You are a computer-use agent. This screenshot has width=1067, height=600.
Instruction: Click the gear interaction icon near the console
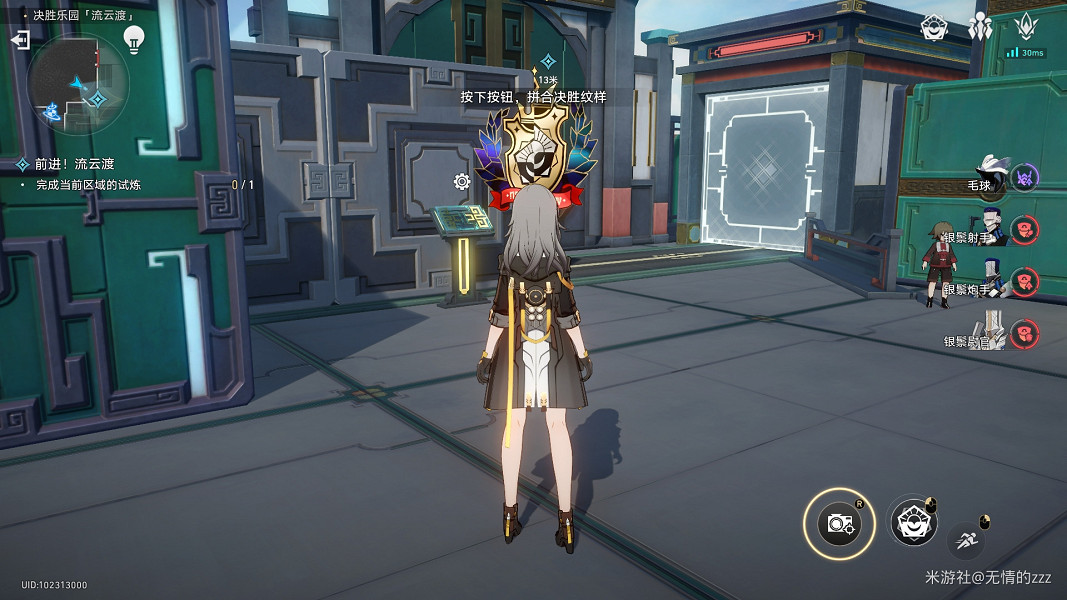(462, 181)
